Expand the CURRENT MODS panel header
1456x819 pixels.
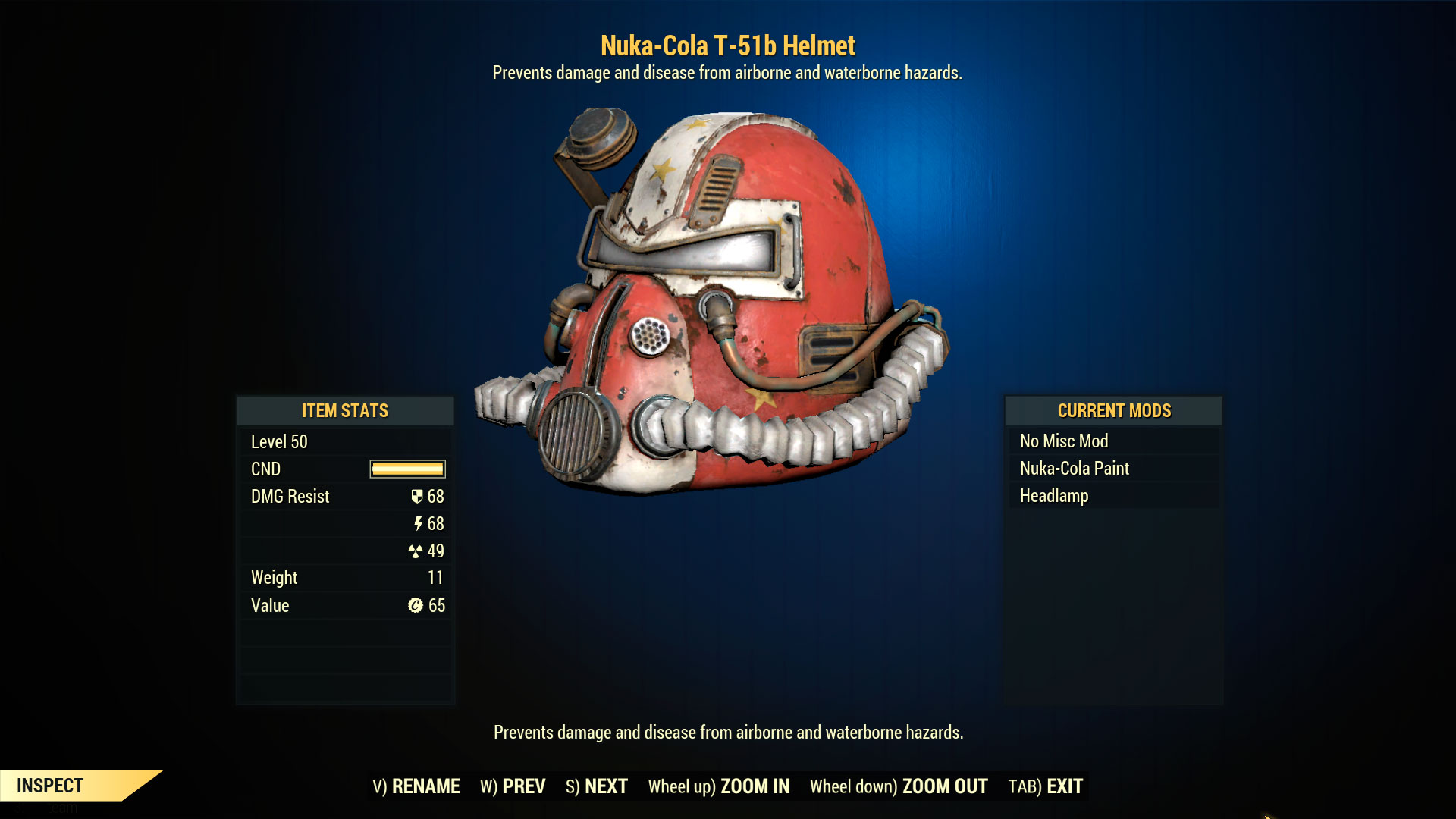(1114, 410)
